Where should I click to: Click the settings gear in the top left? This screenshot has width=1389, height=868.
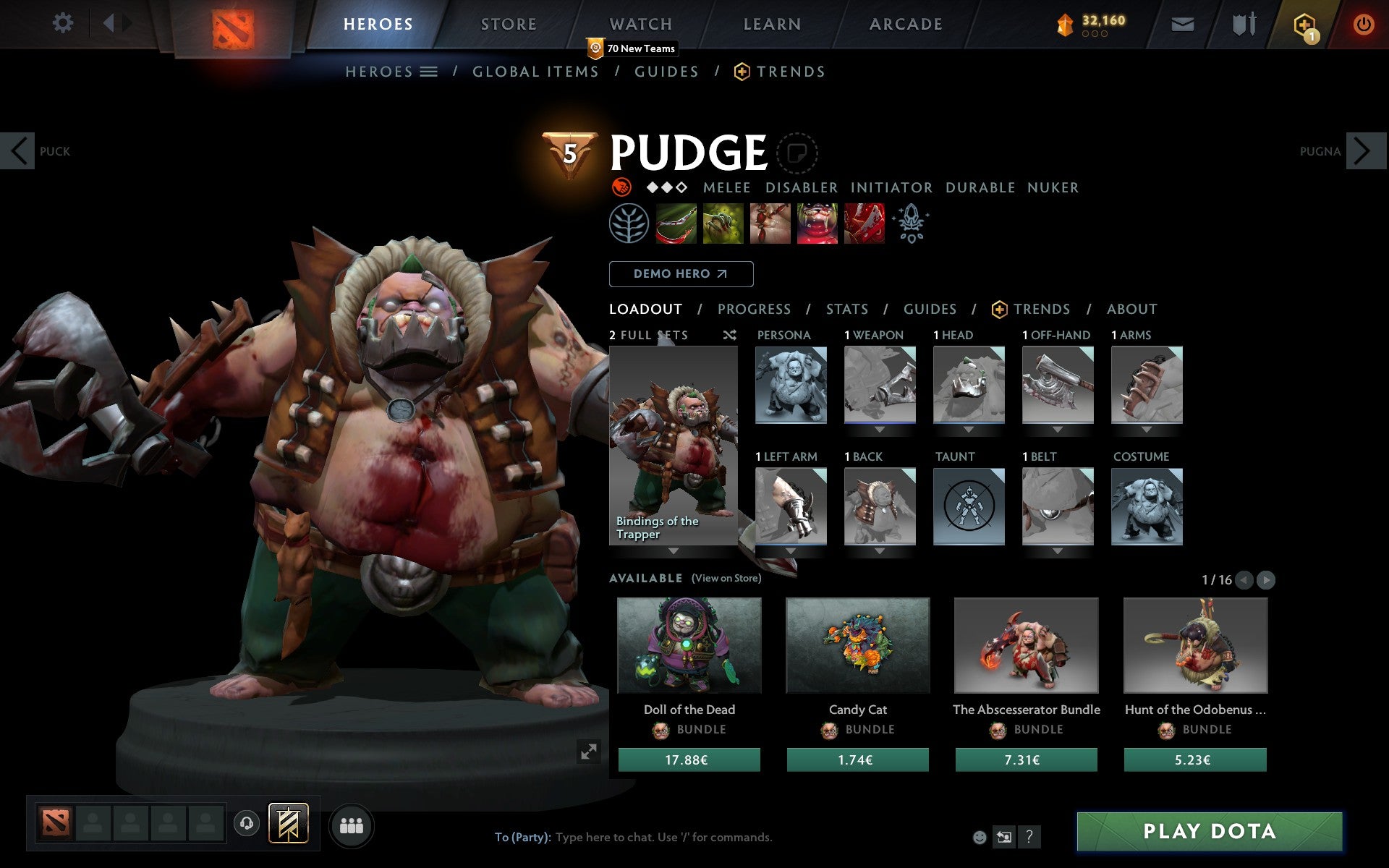coord(64,23)
